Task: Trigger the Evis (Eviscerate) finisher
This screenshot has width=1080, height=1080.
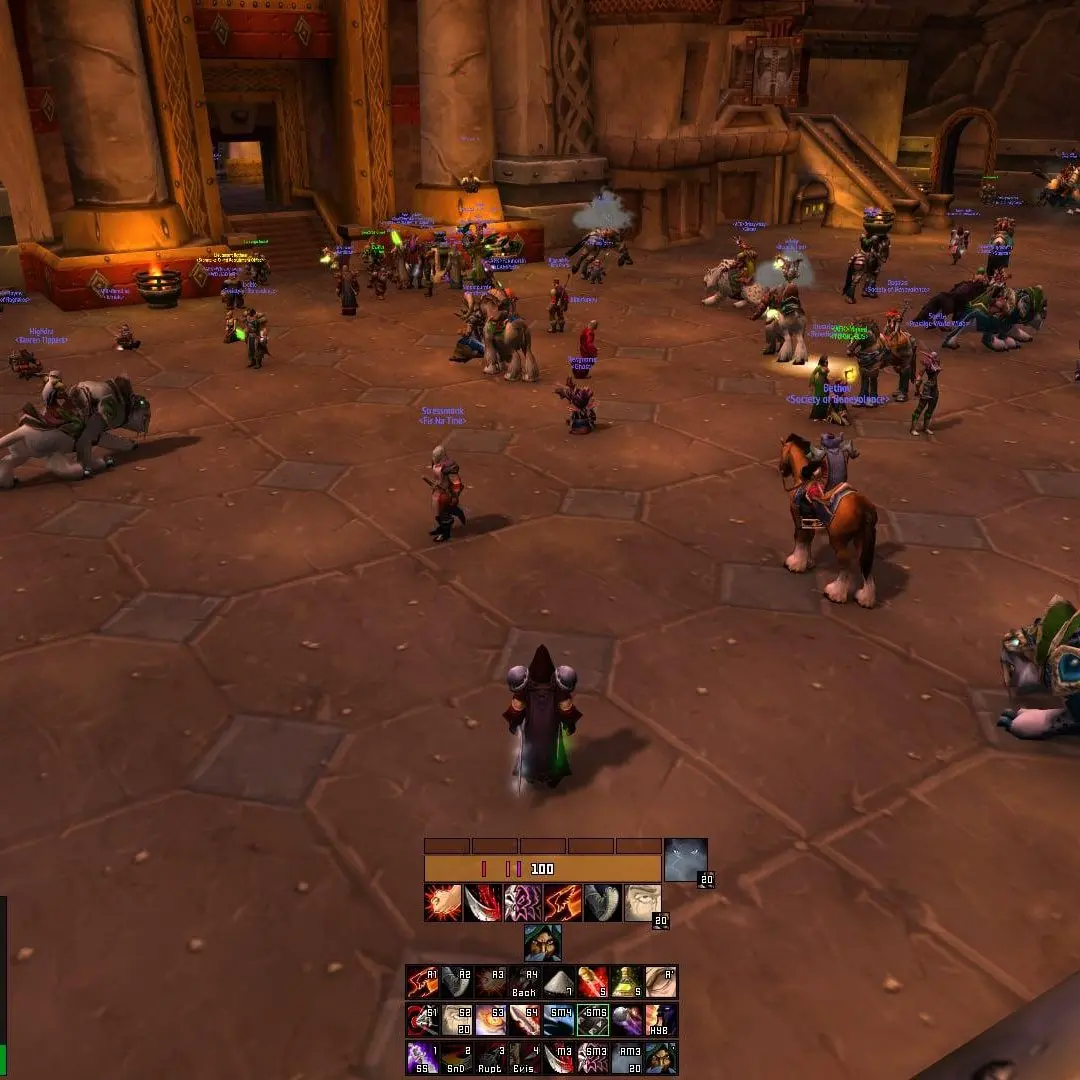Action: 525,1058
